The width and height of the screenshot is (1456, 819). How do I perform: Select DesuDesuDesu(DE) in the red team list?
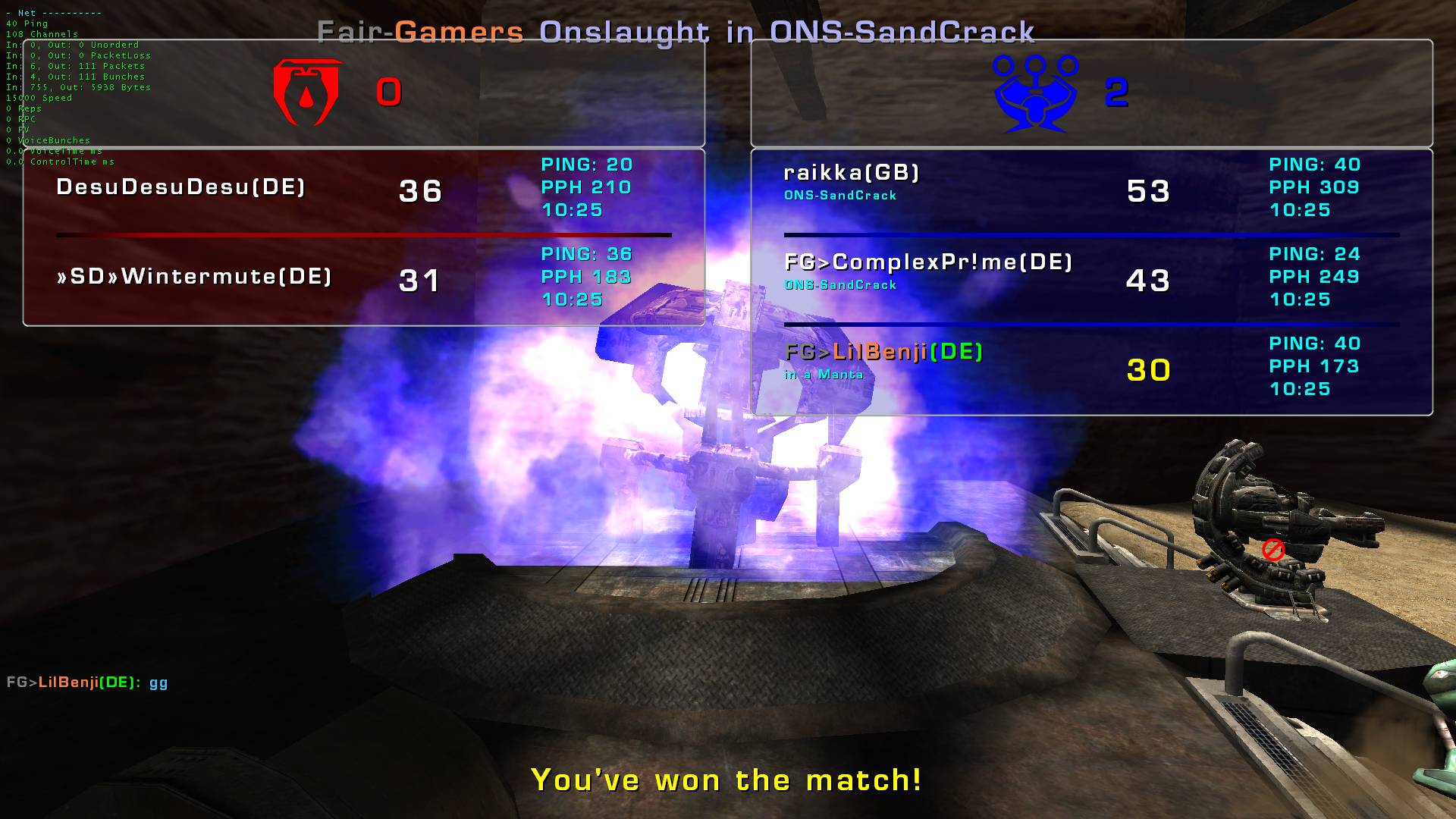point(180,187)
